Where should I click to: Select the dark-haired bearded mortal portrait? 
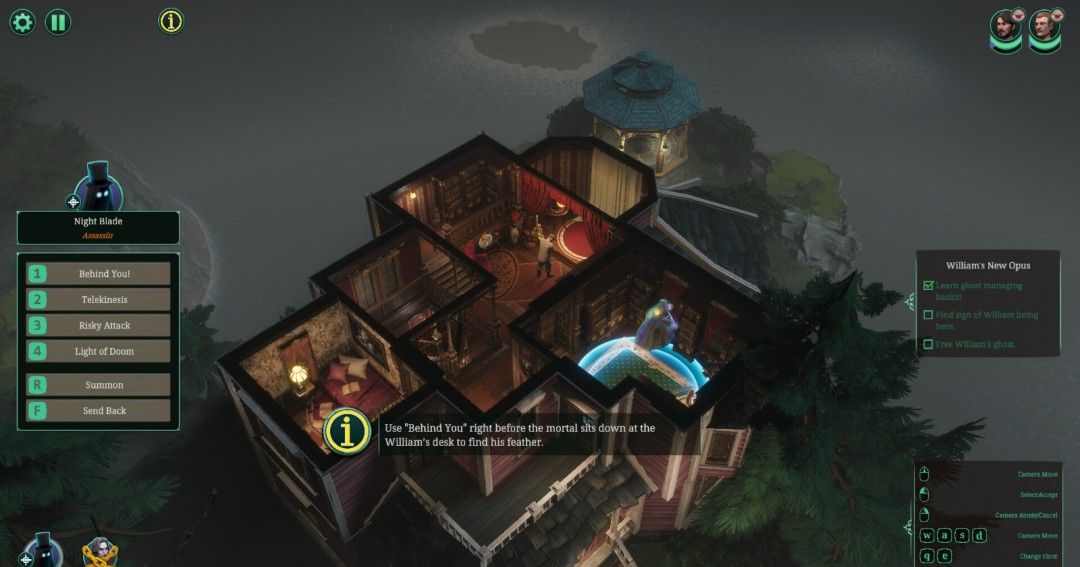click(1006, 27)
